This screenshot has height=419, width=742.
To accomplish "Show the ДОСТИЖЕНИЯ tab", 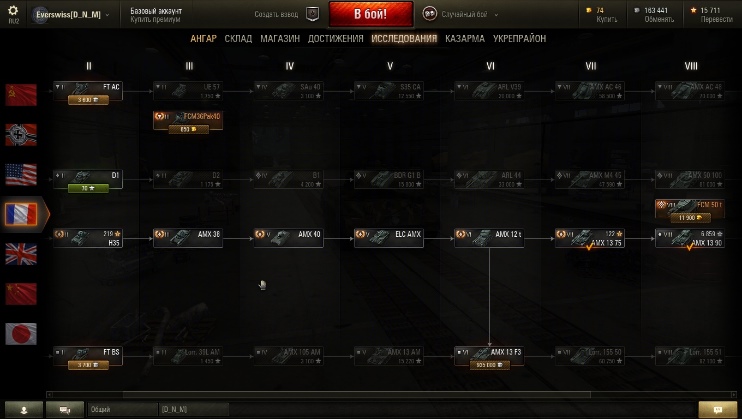I will pos(335,39).
